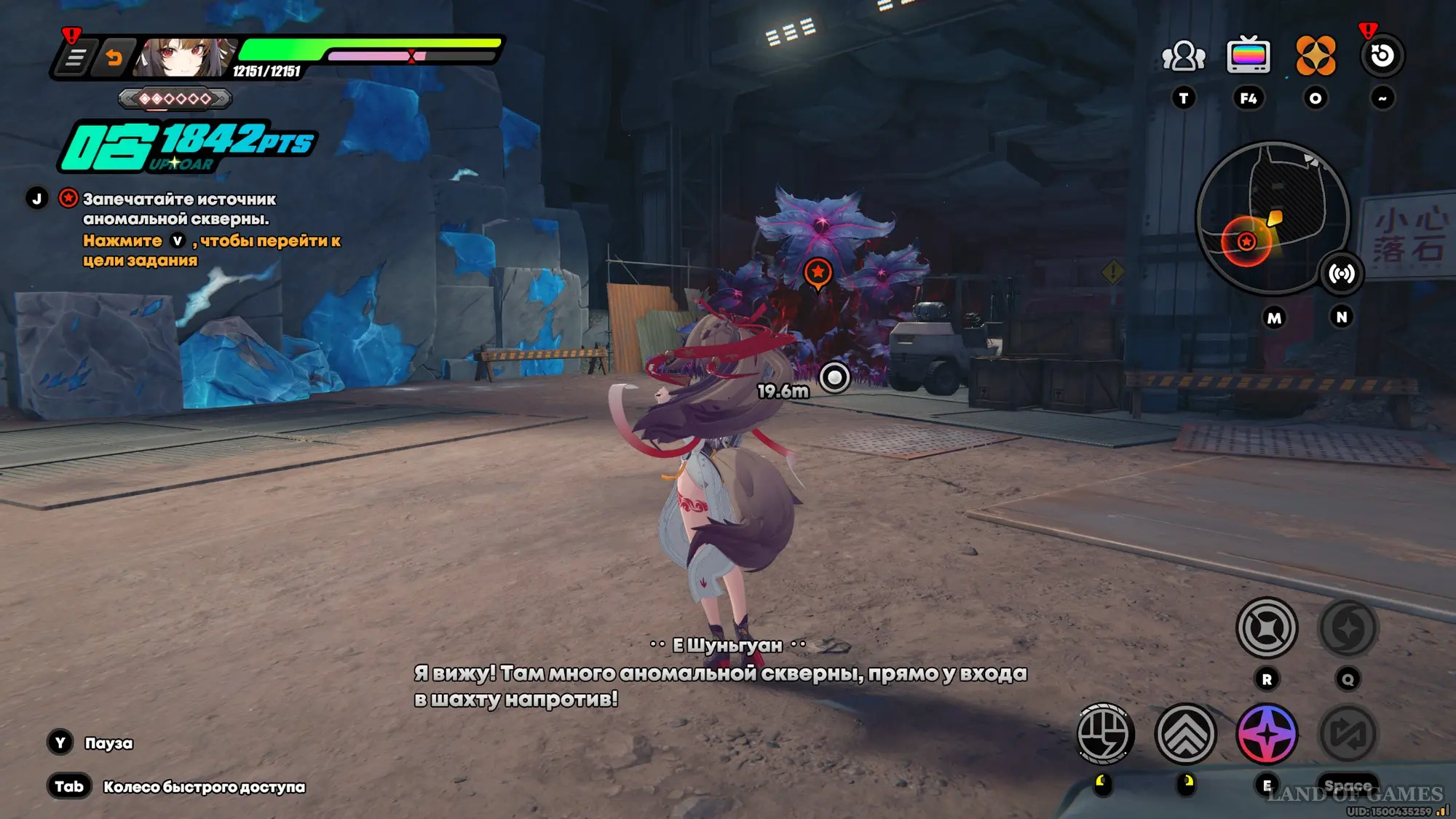Click the orange return arrow button
The image size is (1456, 819).
pos(114,58)
